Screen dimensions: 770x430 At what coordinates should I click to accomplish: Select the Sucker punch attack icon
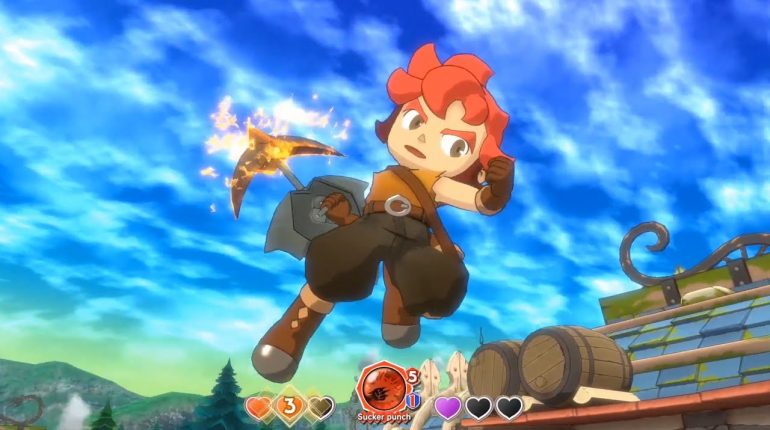381,387
